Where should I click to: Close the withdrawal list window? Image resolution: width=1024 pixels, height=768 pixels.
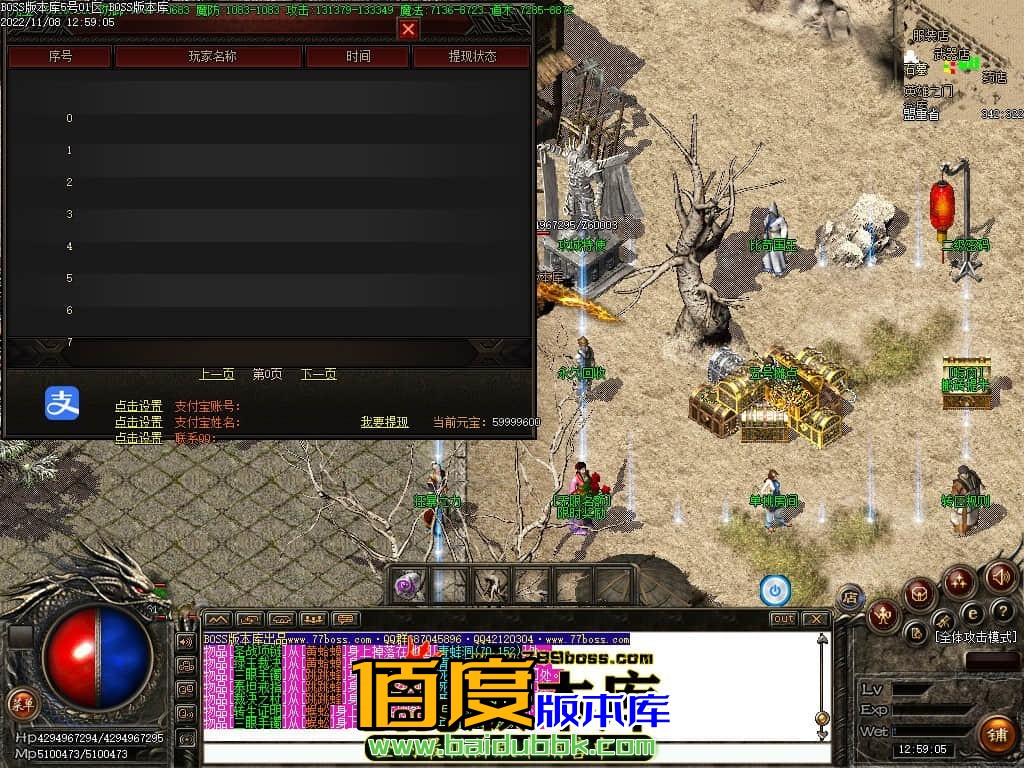[408, 29]
